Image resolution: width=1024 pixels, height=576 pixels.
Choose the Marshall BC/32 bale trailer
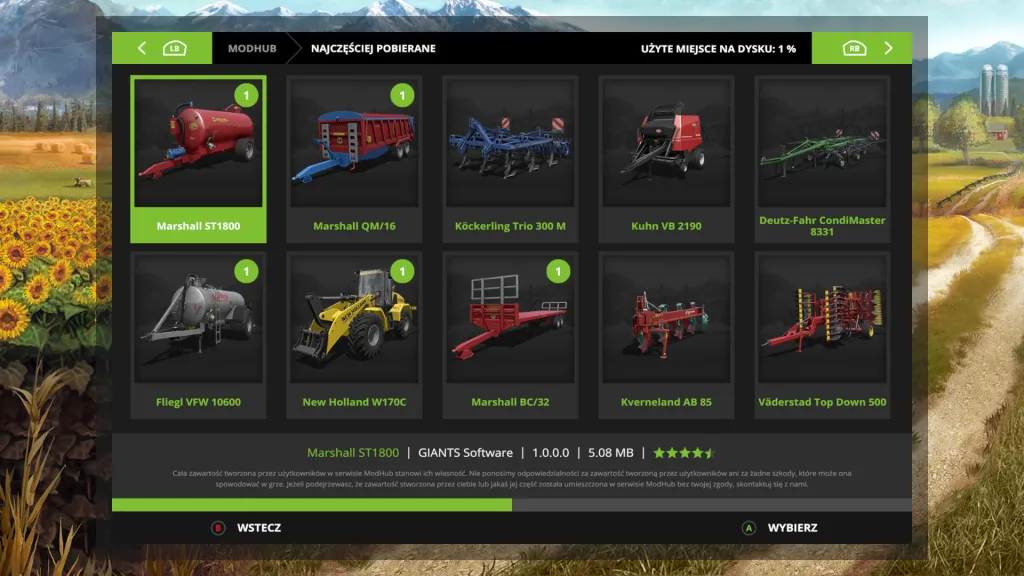click(x=510, y=335)
